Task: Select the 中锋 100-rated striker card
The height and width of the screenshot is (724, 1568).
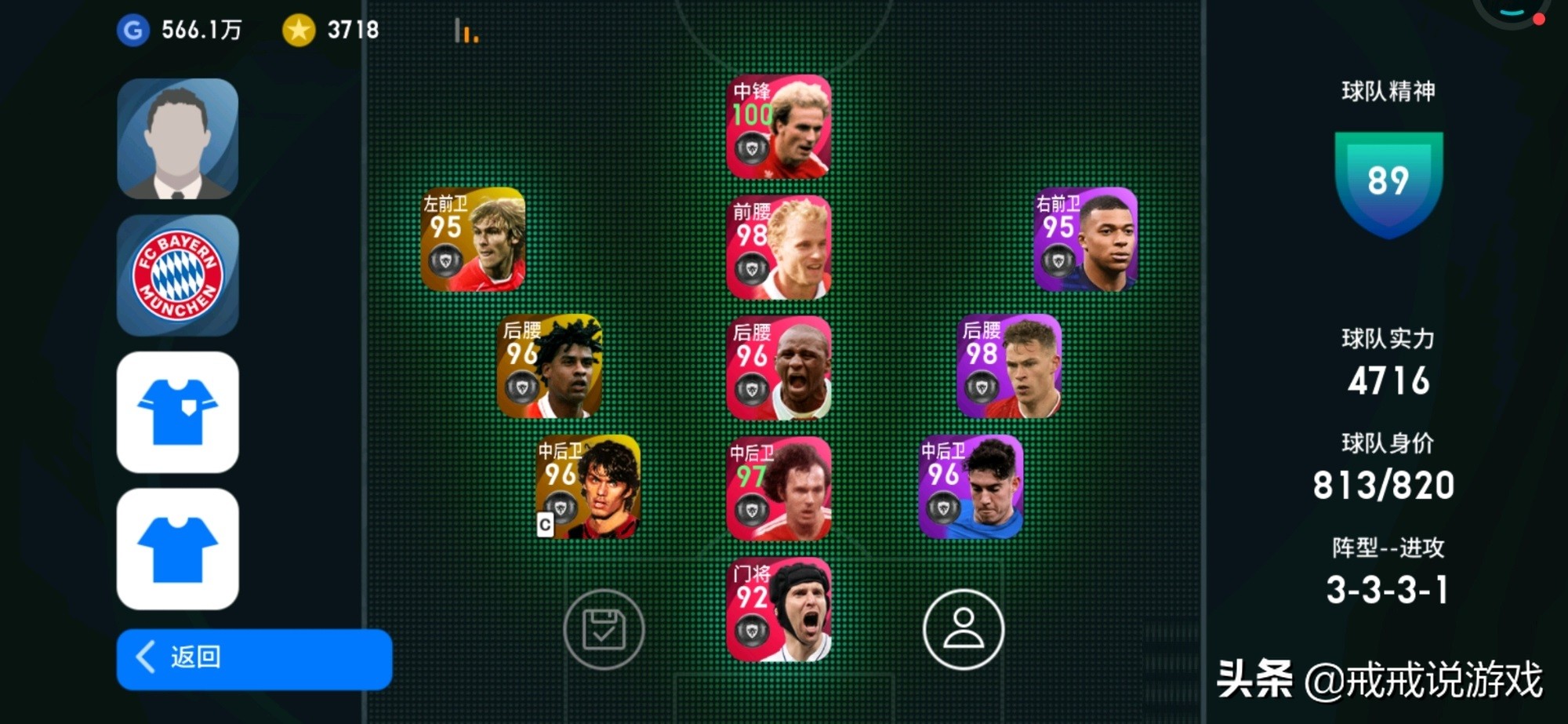Action: [x=779, y=126]
